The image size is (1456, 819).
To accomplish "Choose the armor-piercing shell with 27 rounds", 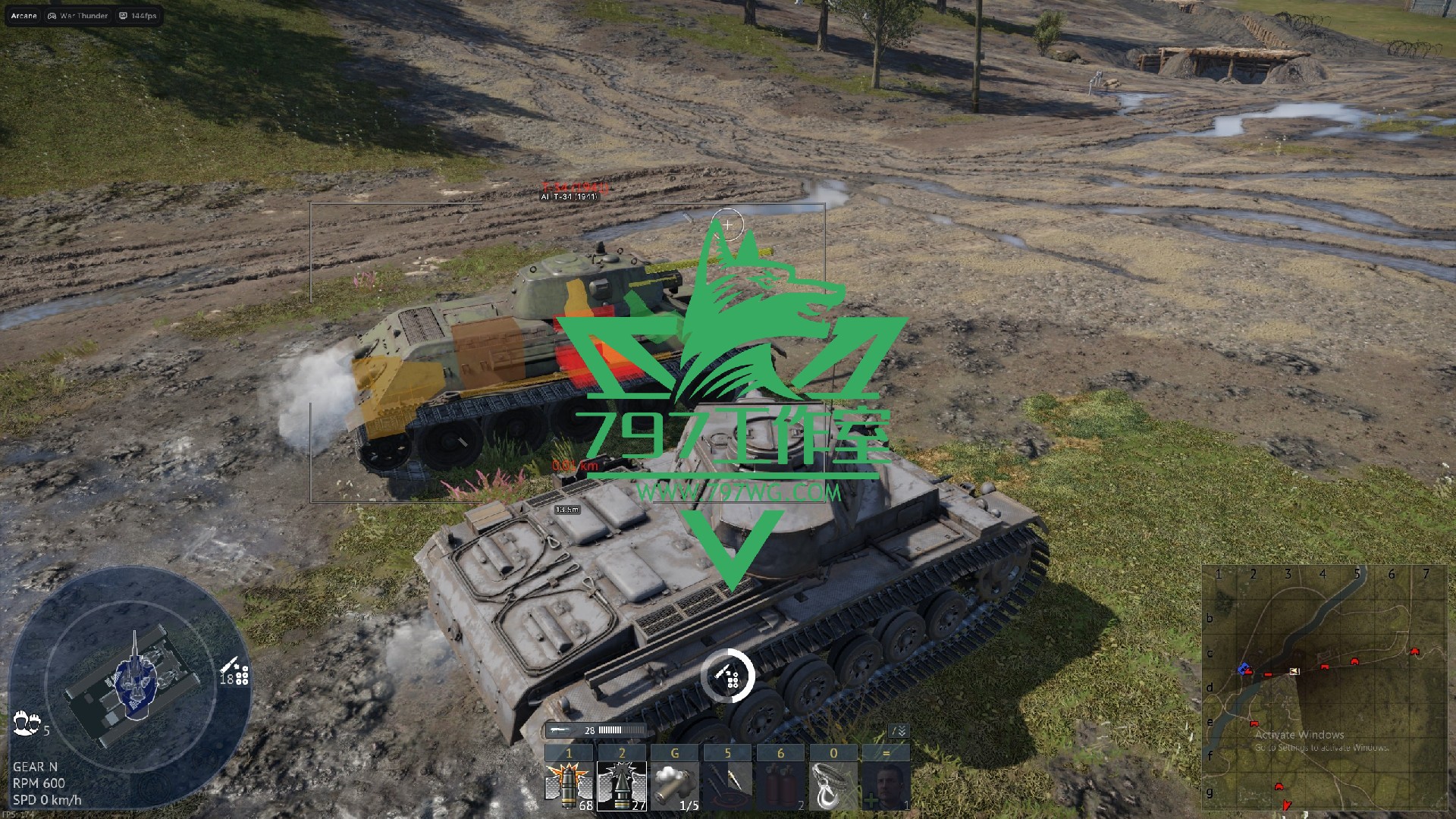I will (x=622, y=786).
